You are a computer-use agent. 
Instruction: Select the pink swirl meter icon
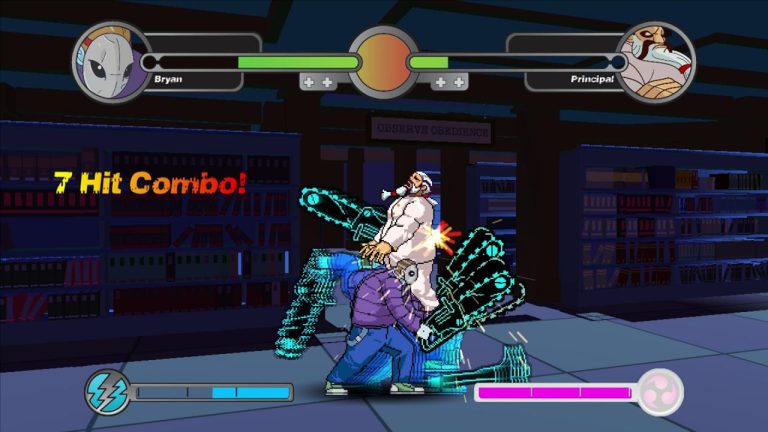pyautogui.click(x=661, y=392)
